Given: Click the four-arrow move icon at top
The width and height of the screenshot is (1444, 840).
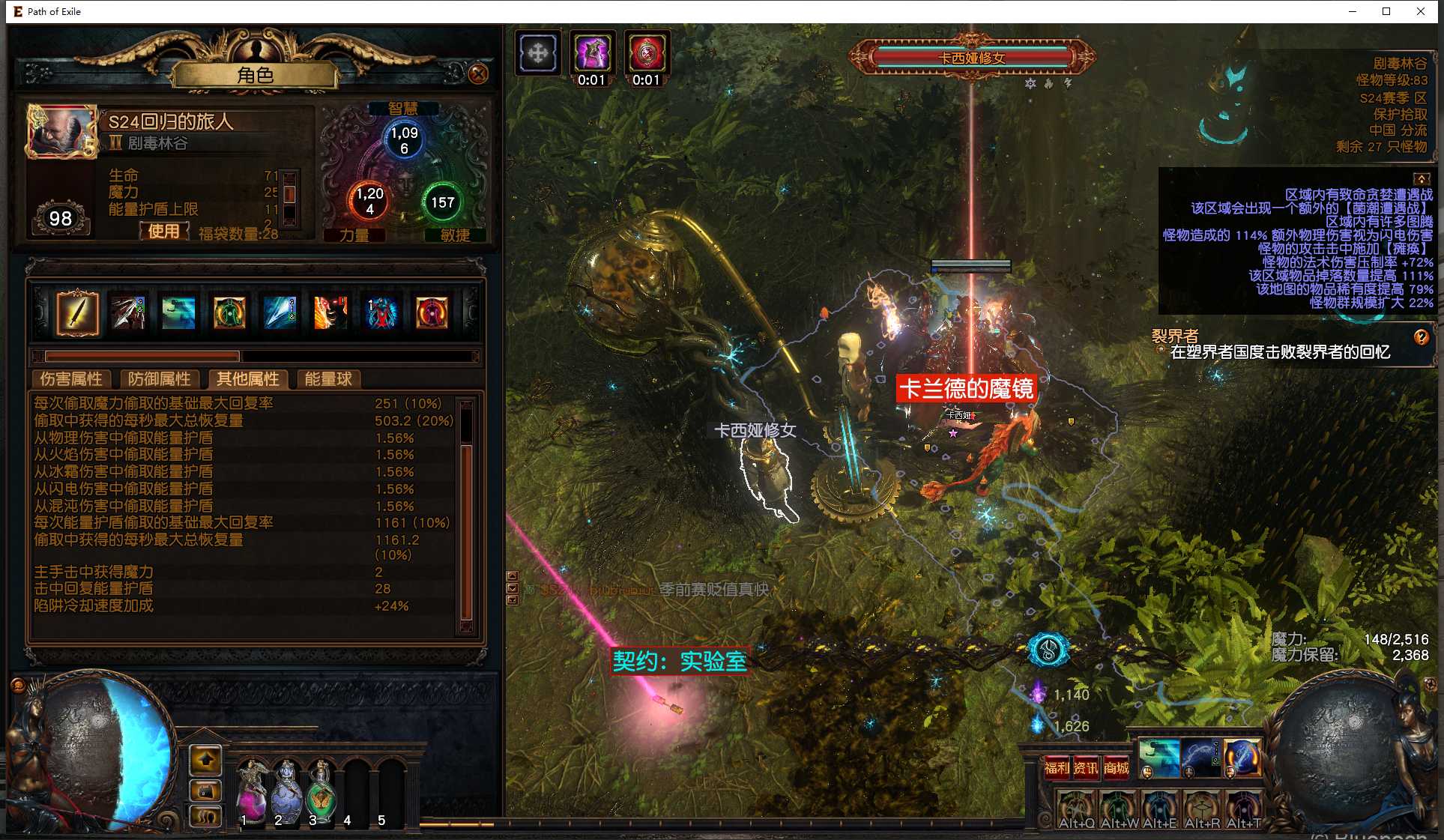Looking at the screenshot, I should coord(538,54).
